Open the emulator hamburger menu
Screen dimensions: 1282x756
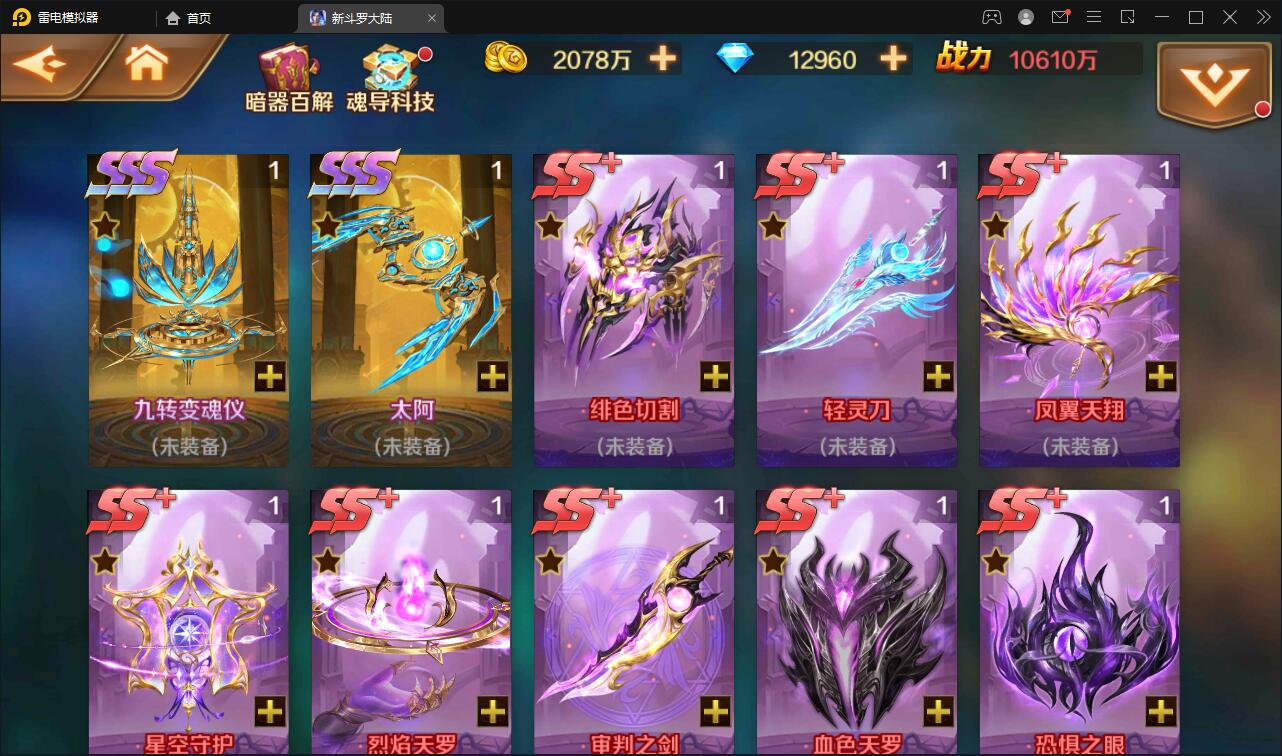[1093, 17]
